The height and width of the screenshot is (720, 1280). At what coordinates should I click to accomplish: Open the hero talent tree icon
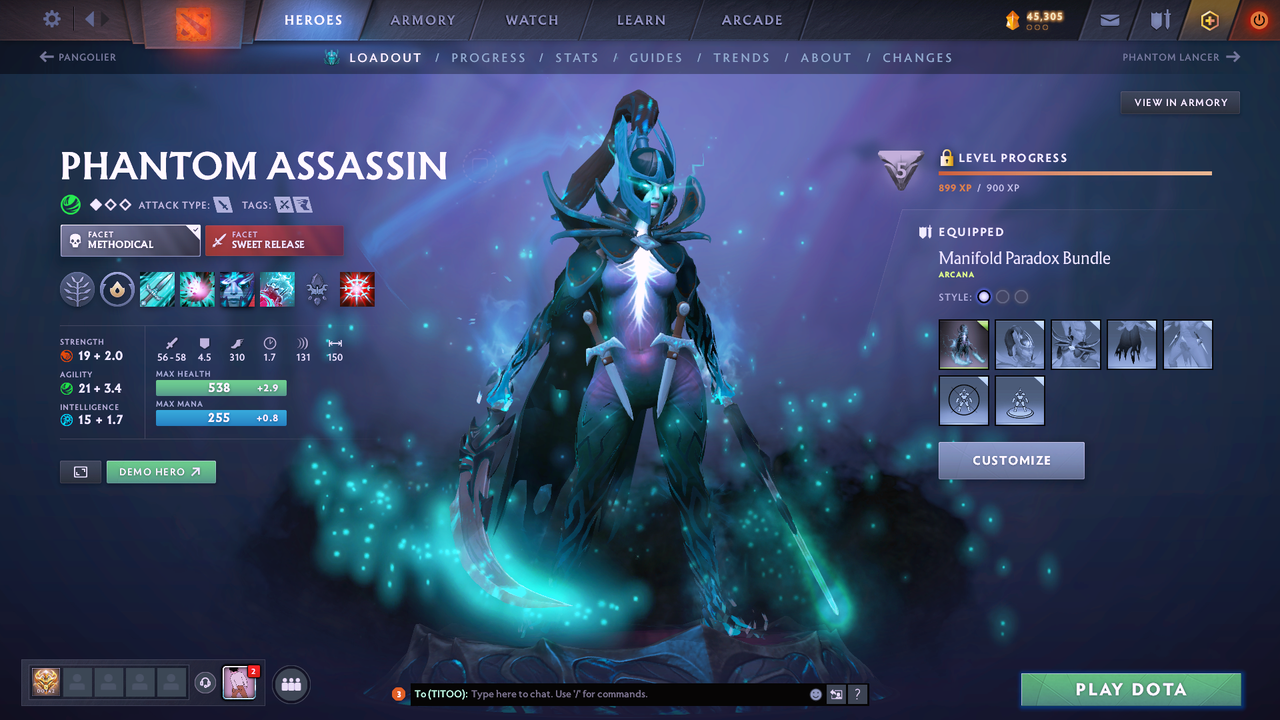(77, 289)
